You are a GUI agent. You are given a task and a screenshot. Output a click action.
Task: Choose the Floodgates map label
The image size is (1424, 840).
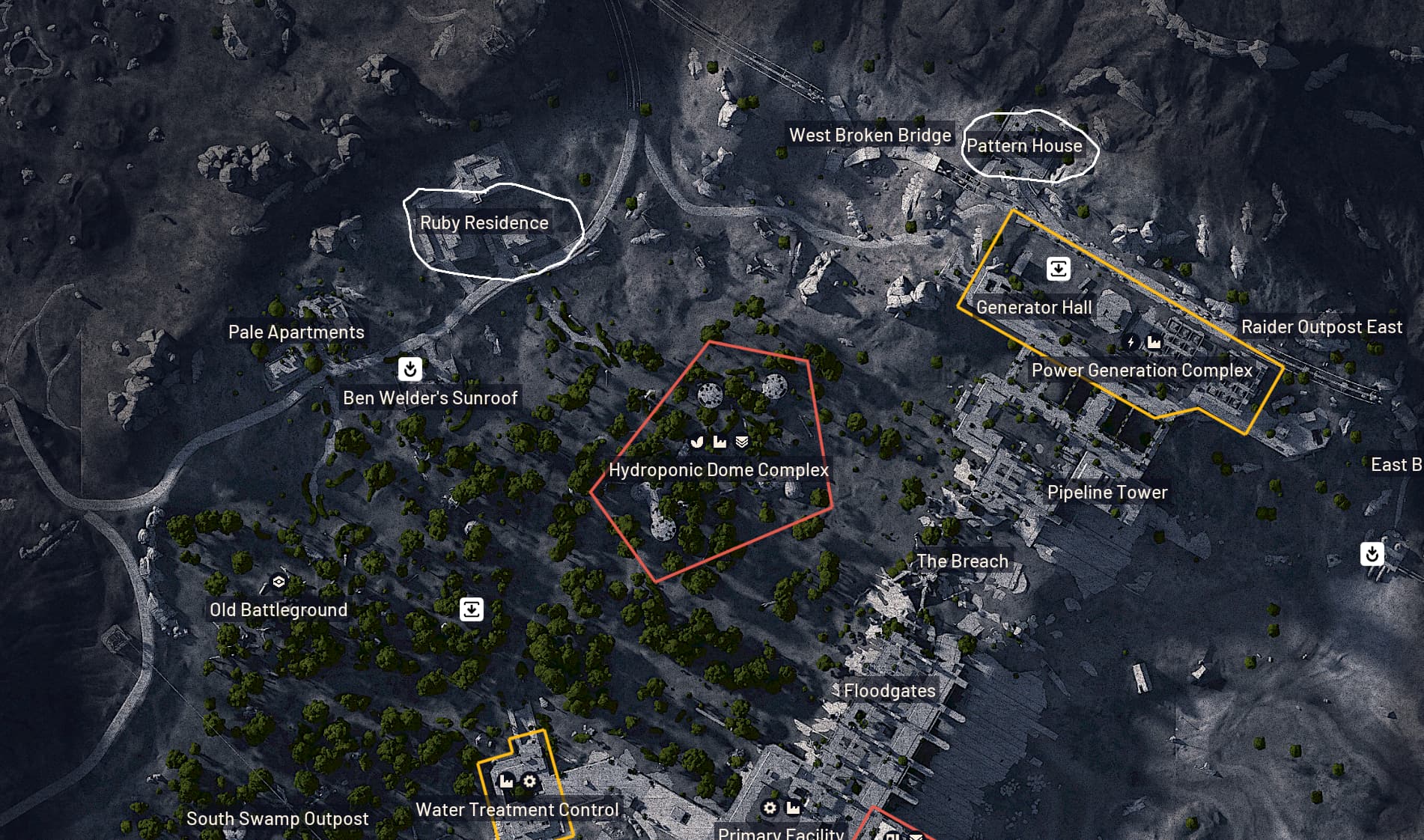click(889, 691)
